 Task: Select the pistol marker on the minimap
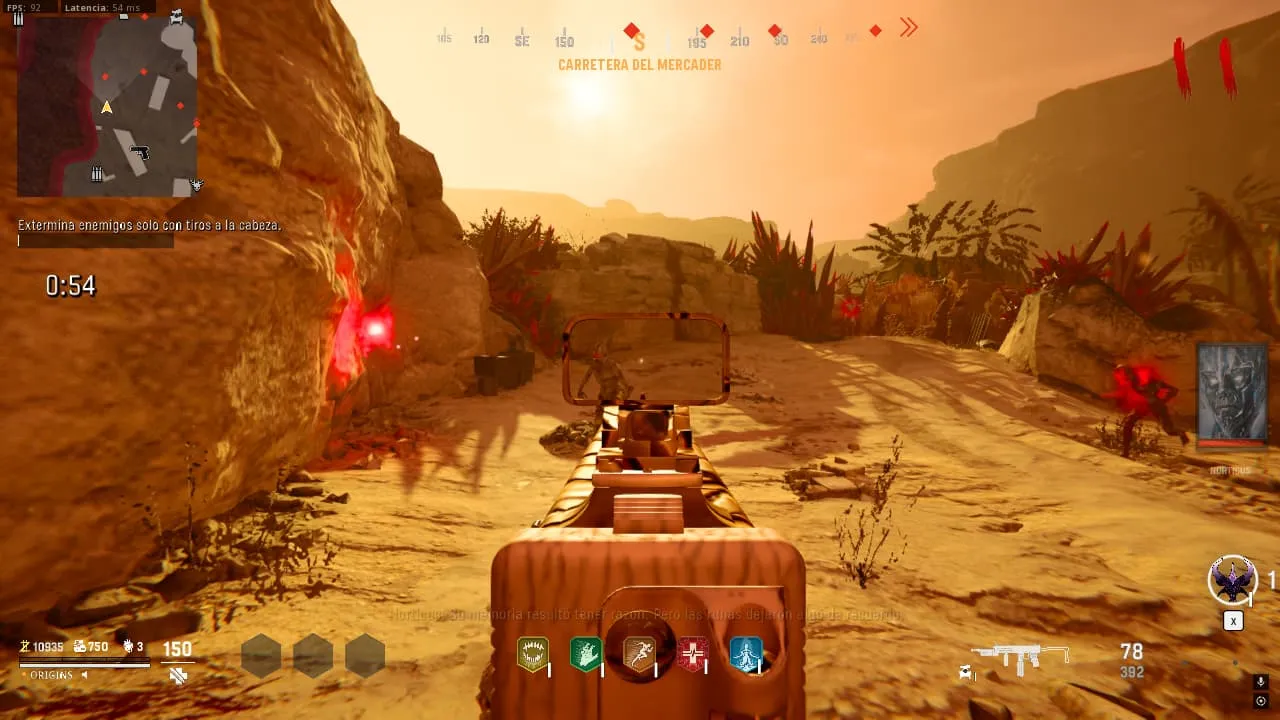pos(140,152)
